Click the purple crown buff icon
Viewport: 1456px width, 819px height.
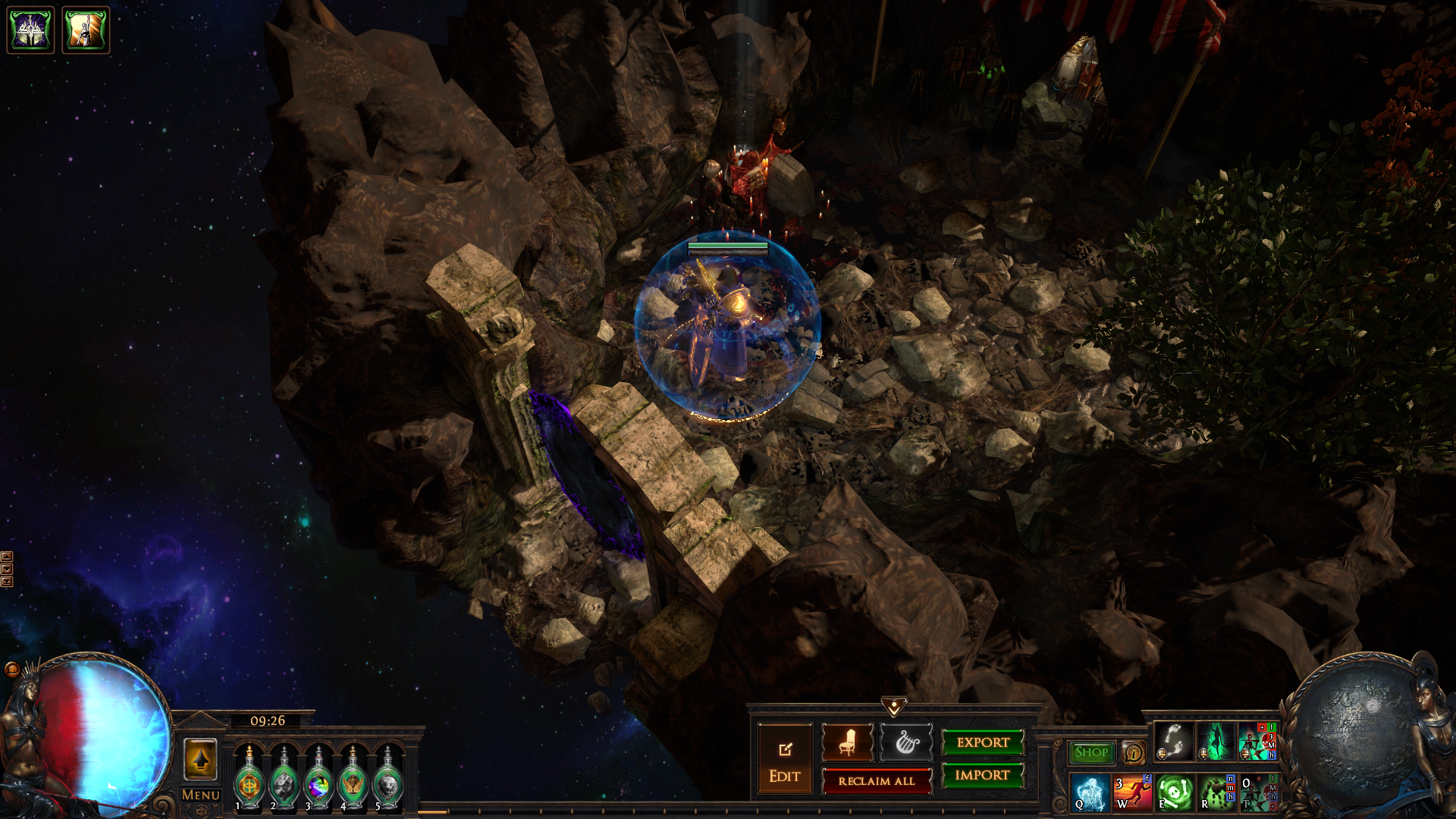[x=31, y=30]
